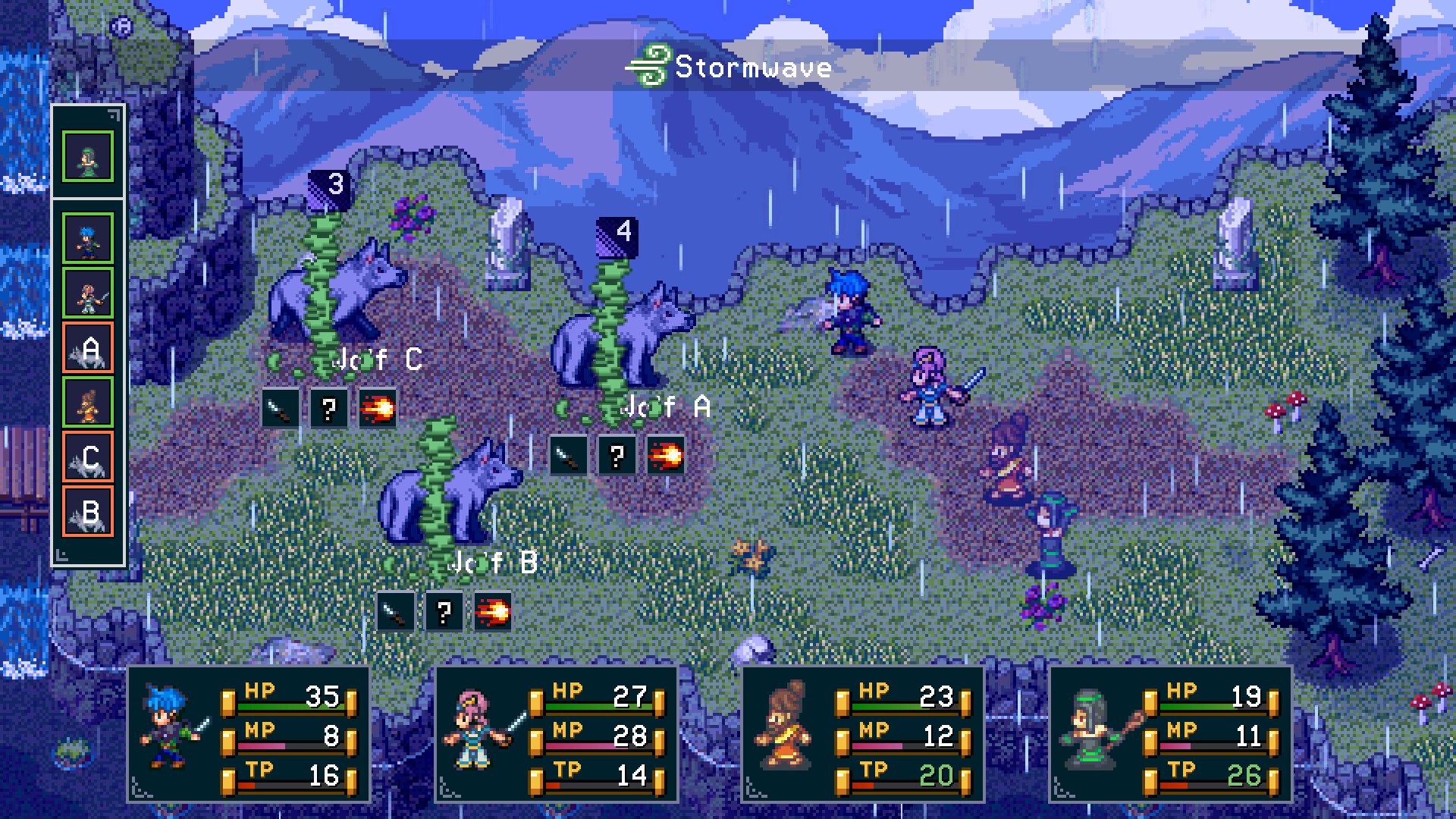
Task: Select the fire weakness icon under Wolf A
Action: click(x=666, y=456)
